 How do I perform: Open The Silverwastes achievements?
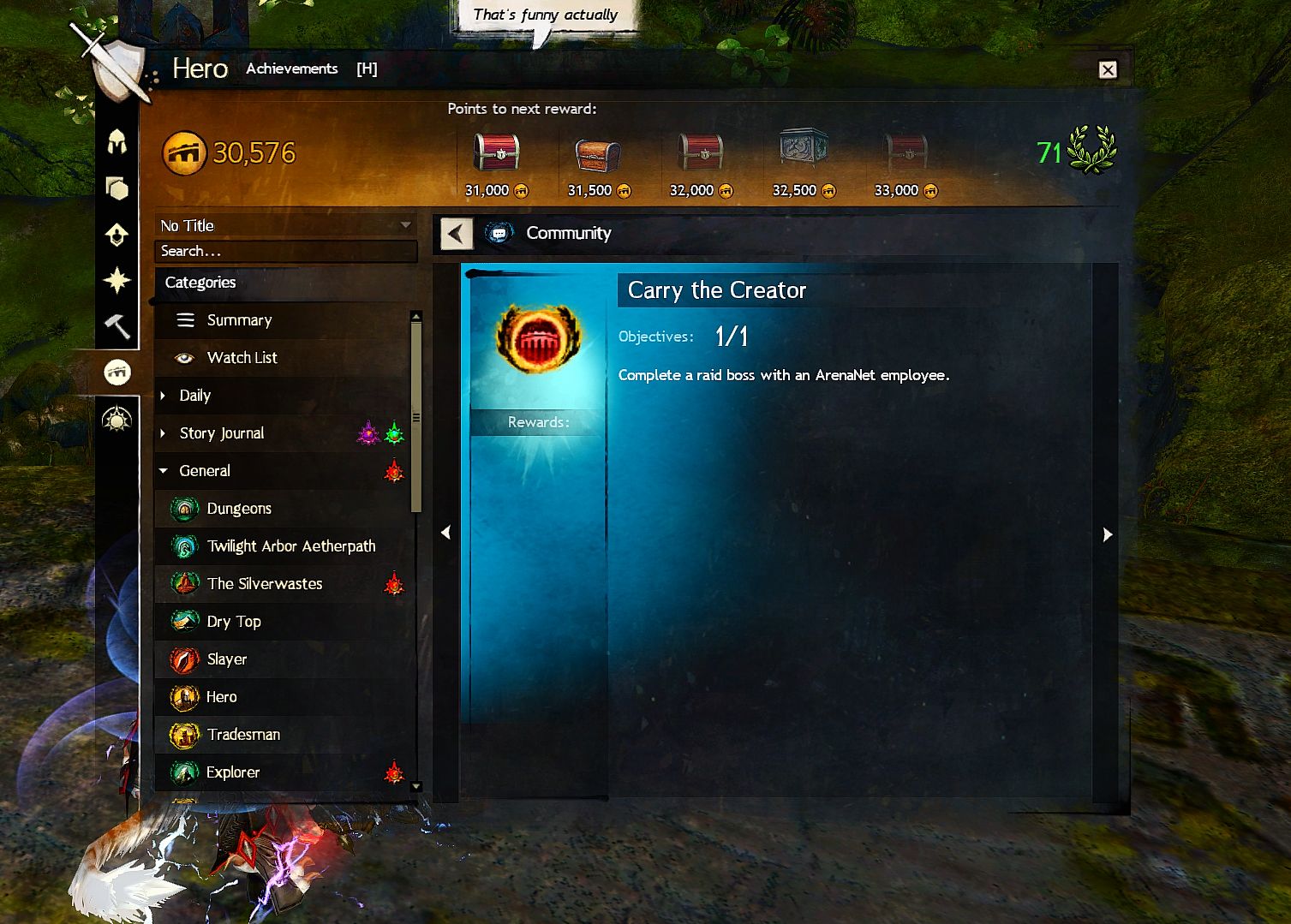[263, 583]
